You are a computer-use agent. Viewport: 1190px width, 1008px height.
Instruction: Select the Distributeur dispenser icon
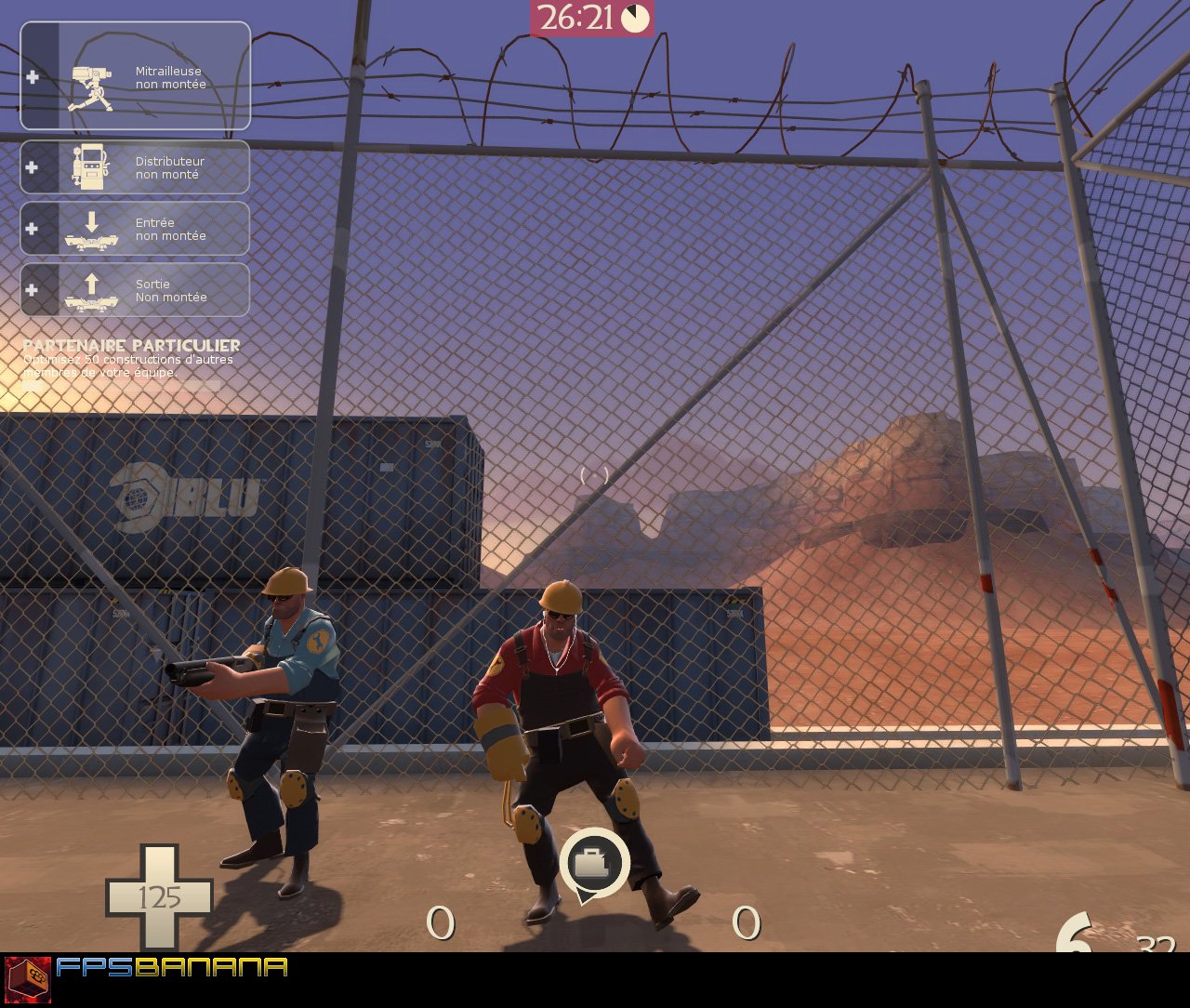click(90, 167)
